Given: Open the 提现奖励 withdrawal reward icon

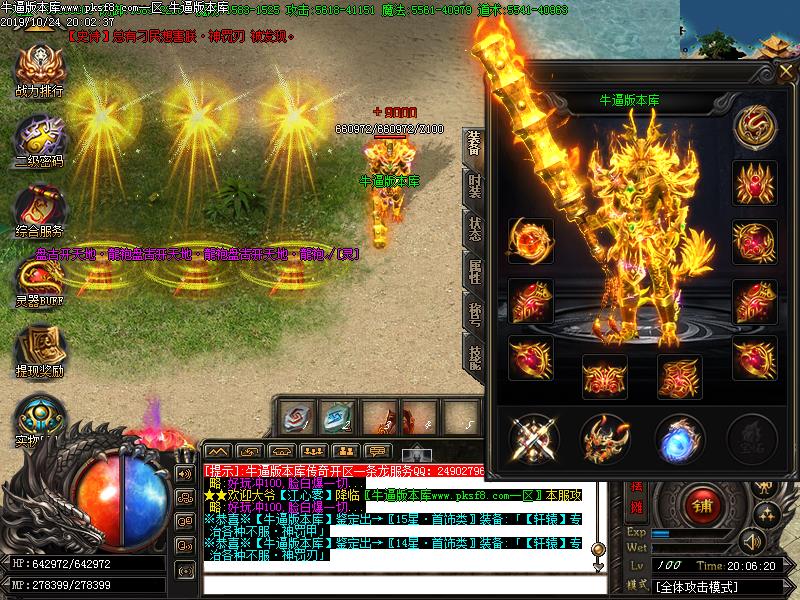Looking at the screenshot, I should point(39,350).
